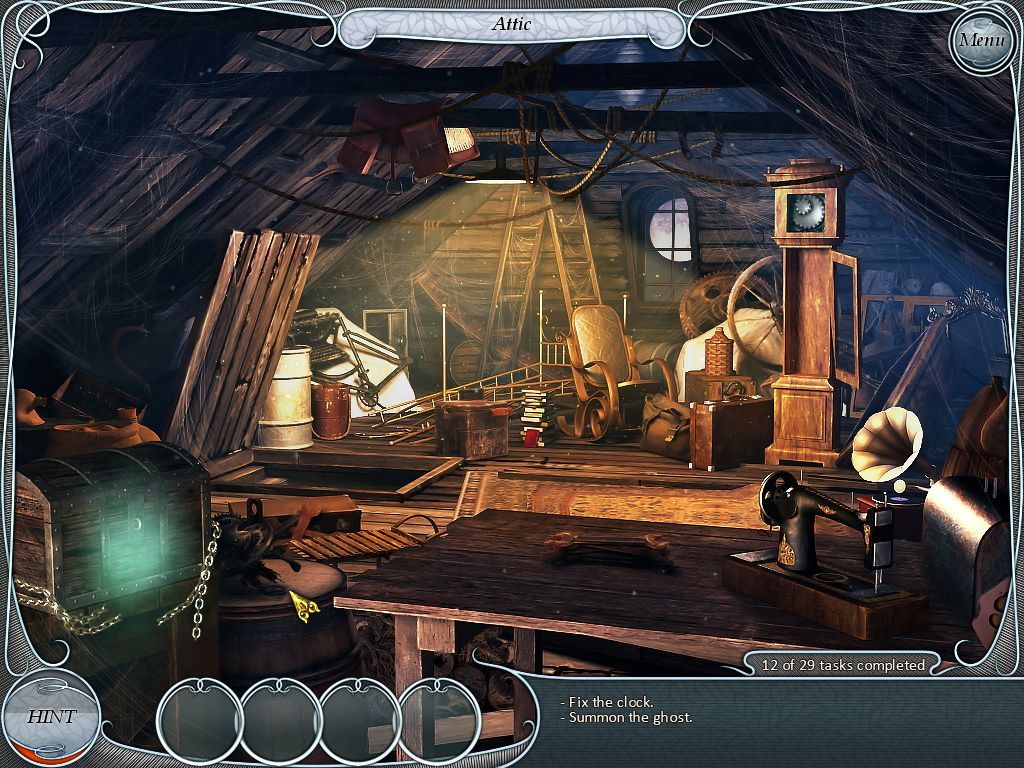Open the Menu button
1024x768 pixels.
pos(982,41)
